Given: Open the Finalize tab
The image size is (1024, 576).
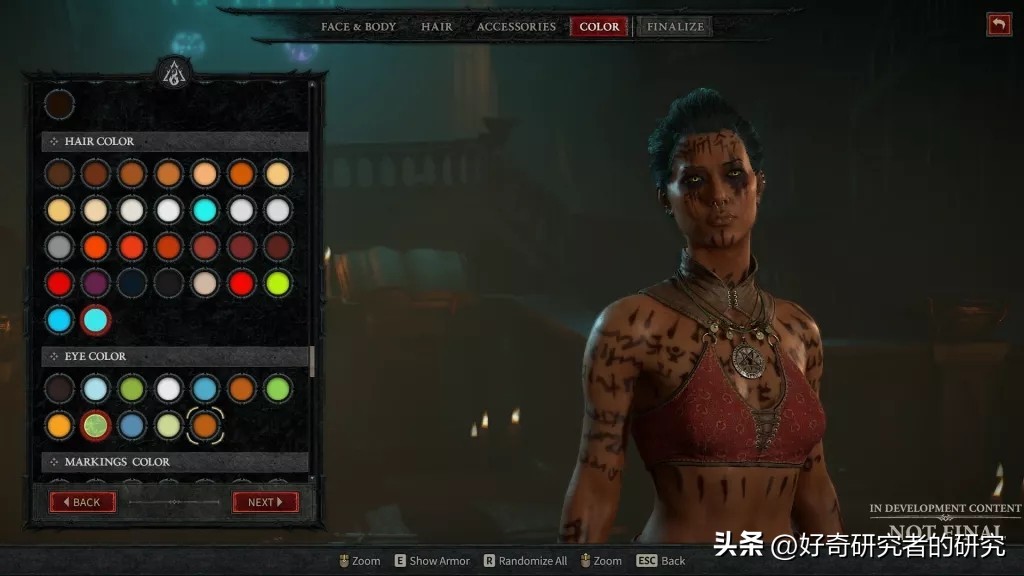Looking at the screenshot, I should (675, 27).
